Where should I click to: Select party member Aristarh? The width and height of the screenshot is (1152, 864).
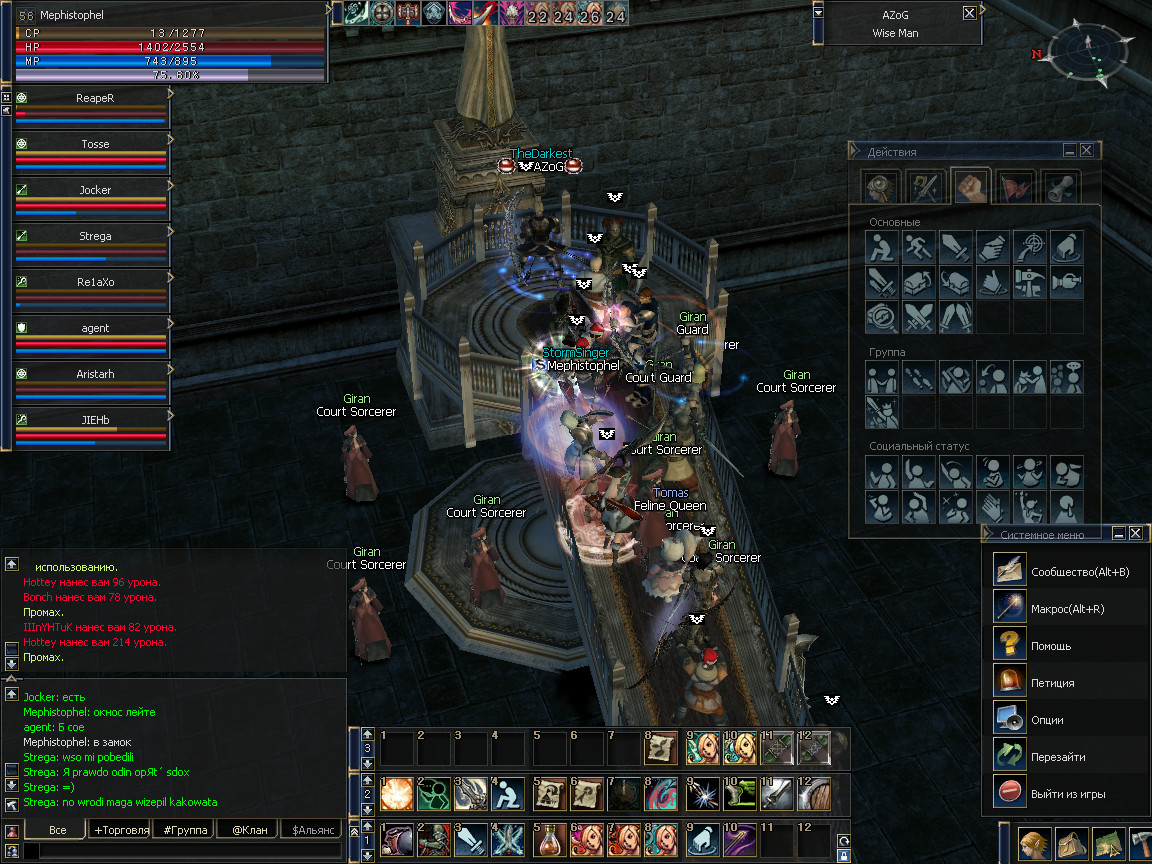[95, 374]
